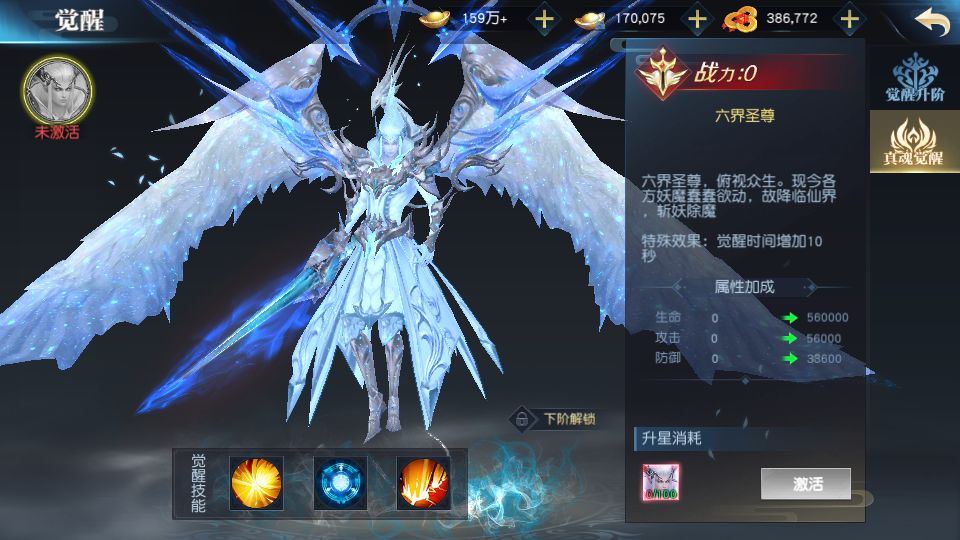Click the 激活 activate button

(x=806, y=484)
